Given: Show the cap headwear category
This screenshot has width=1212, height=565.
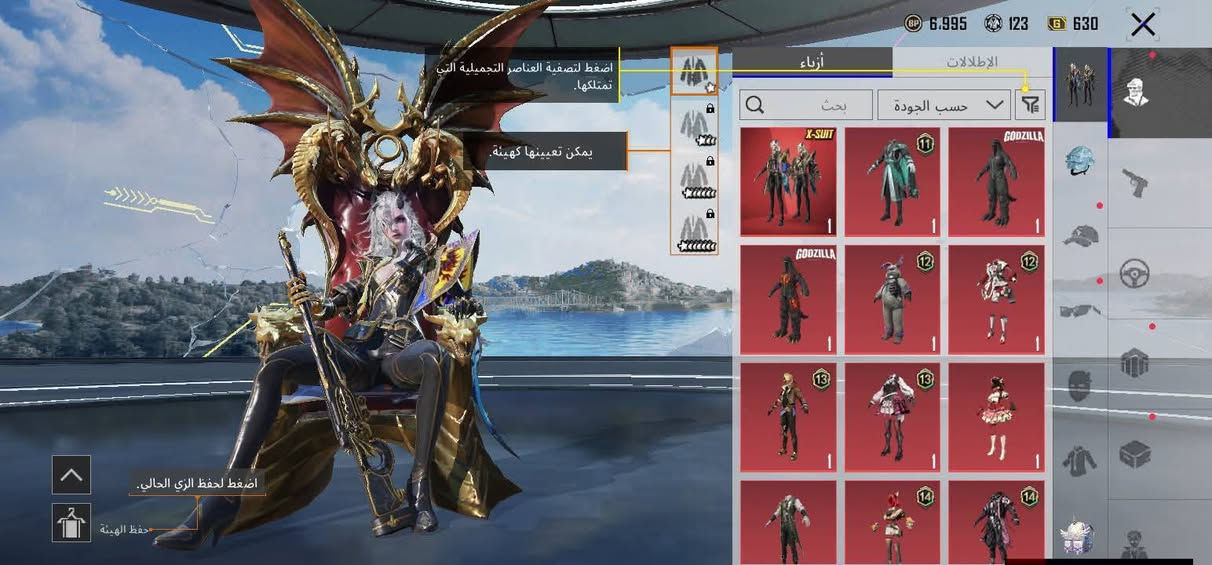Looking at the screenshot, I should pos(1080,236).
